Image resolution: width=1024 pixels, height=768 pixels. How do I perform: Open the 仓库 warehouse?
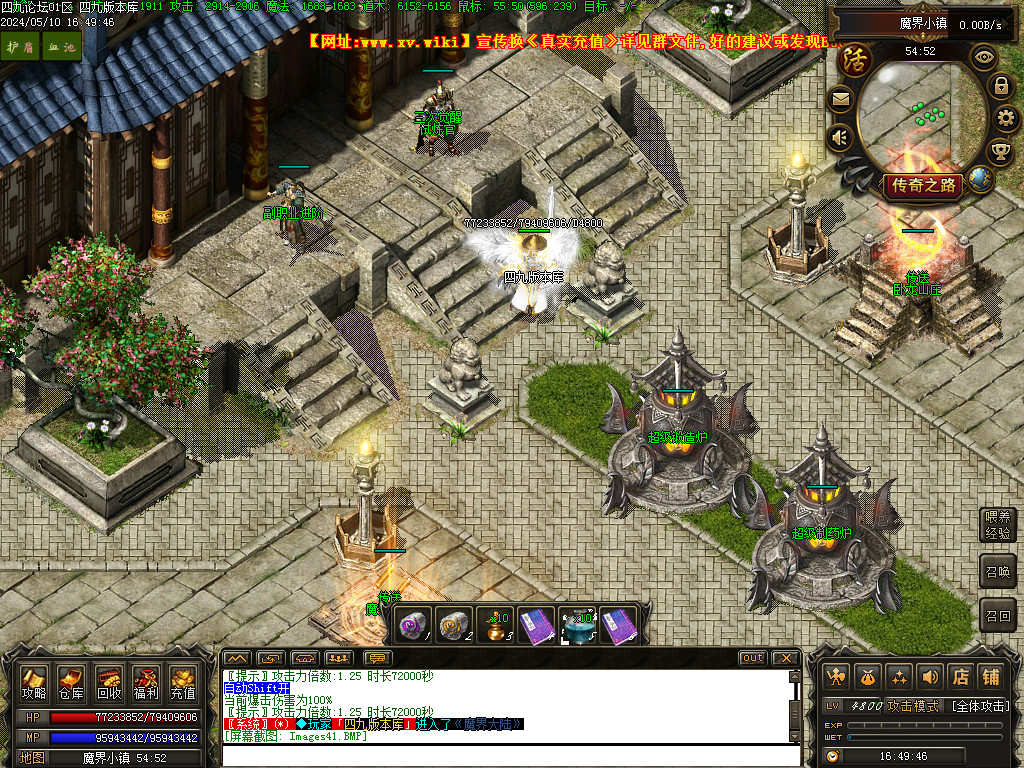tap(71, 682)
